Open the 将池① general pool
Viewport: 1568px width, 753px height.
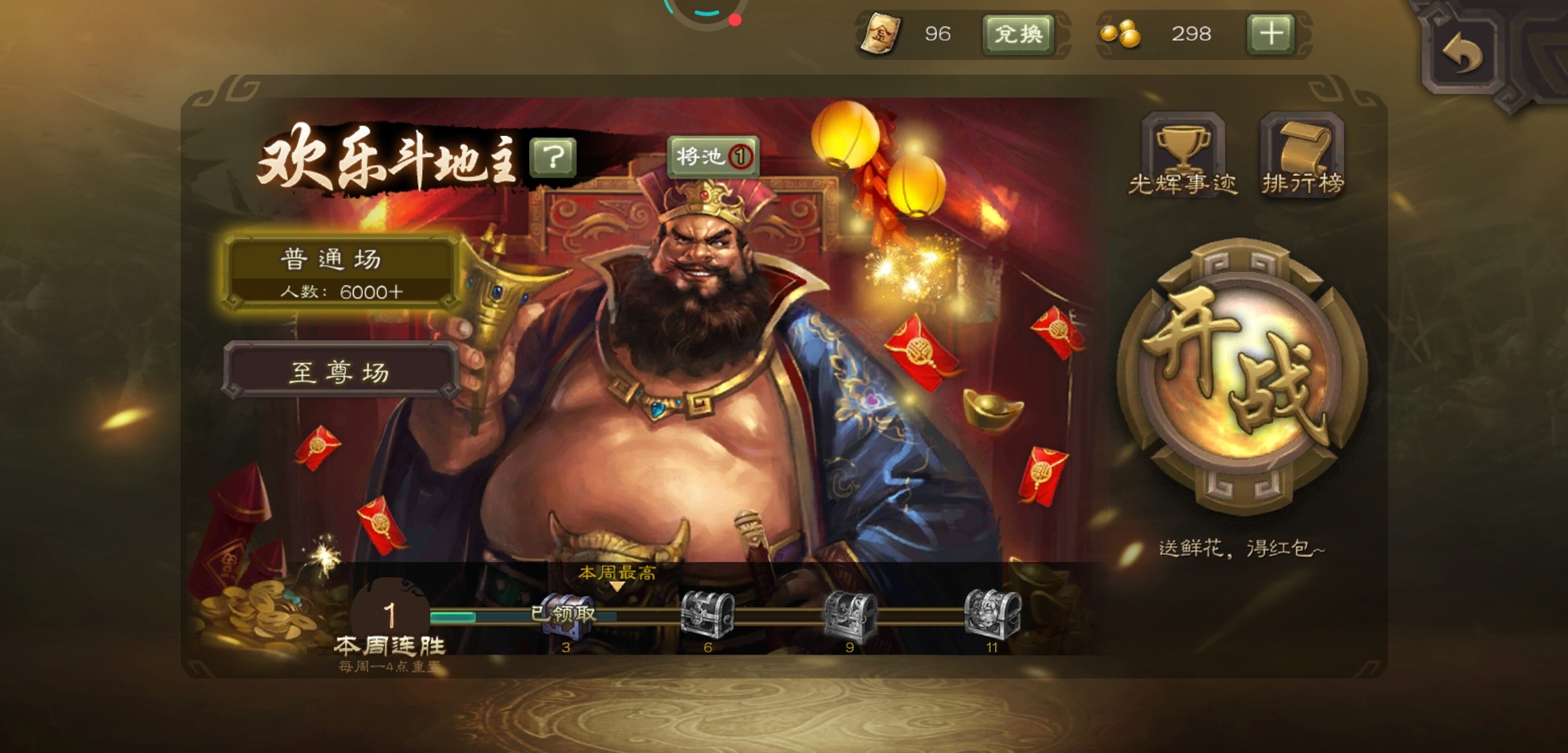[712, 158]
